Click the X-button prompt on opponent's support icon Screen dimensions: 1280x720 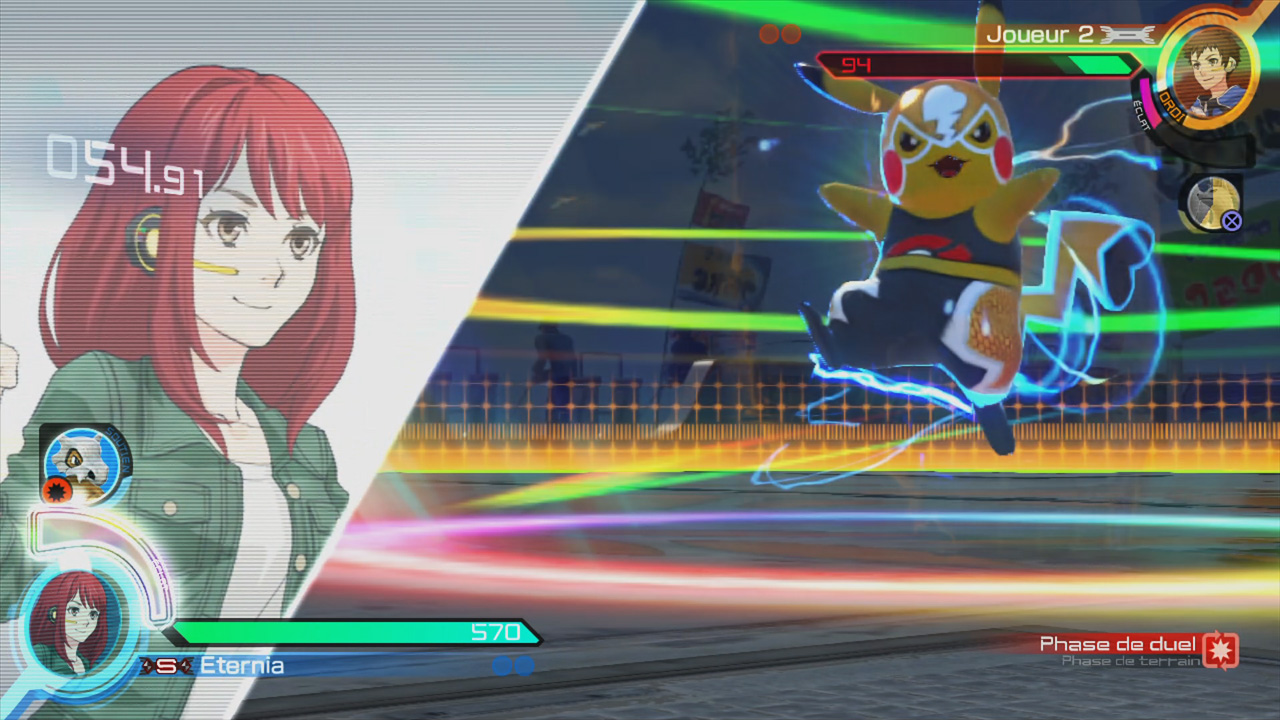coord(1232,220)
